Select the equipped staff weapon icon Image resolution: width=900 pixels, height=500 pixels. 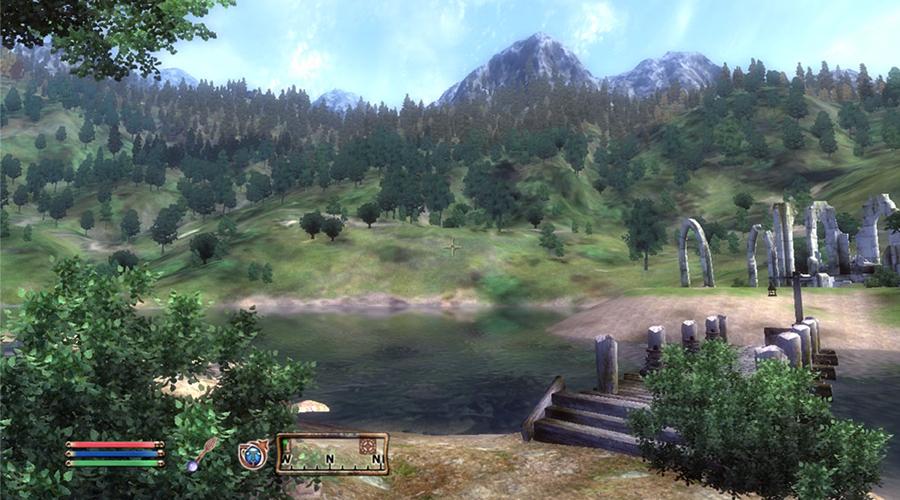(202, 453)
